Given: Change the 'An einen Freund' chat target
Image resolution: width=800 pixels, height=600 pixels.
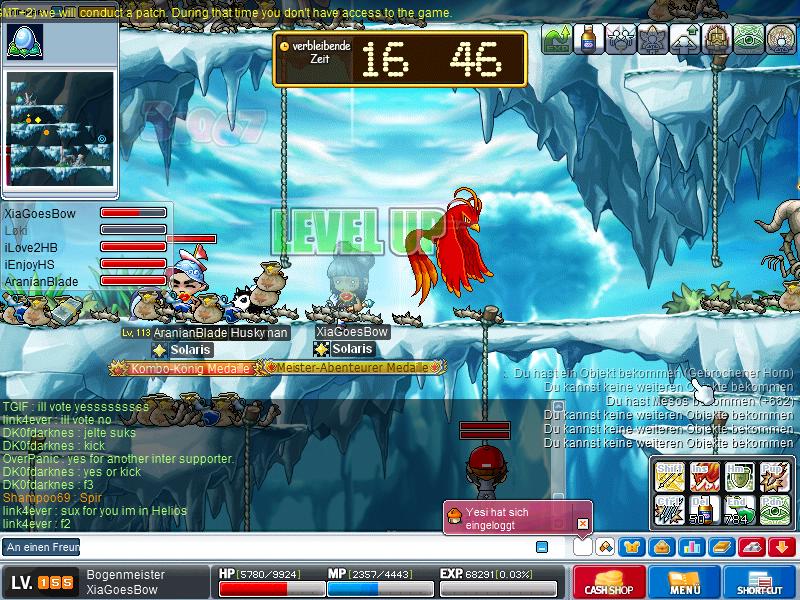Looking at the screenshot, I should pyautogui.click(x=42, y=547).
